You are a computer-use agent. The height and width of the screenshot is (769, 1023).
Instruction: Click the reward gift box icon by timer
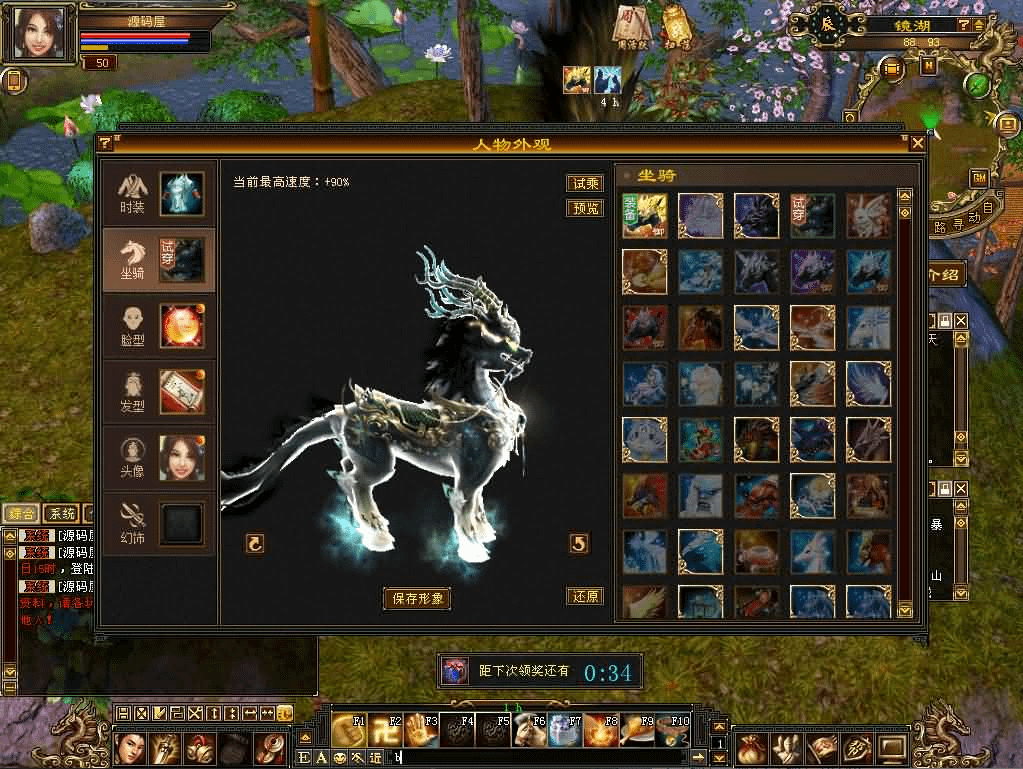[x=454, y=671]
